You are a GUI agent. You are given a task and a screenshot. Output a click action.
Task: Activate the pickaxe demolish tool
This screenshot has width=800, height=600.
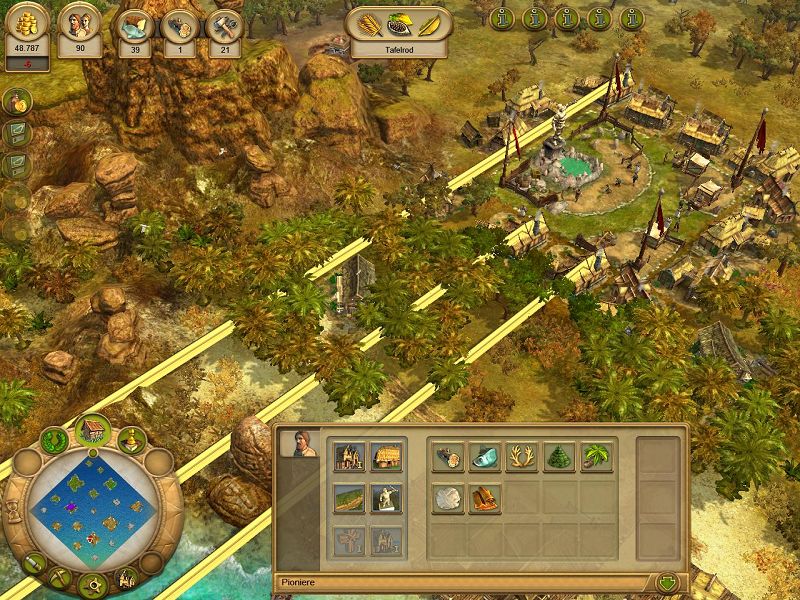58,575
